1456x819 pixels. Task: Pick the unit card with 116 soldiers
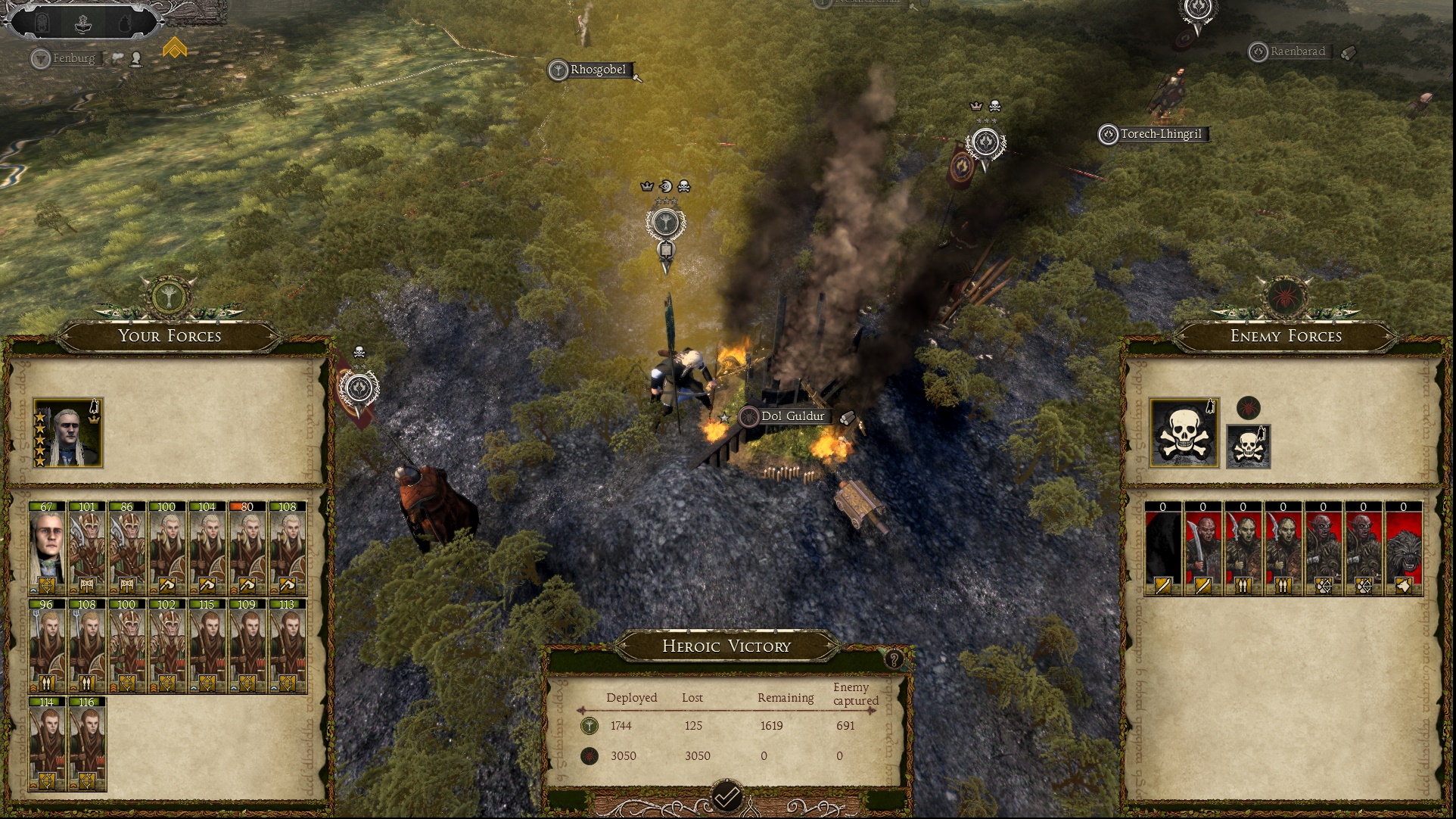point(87,745)
